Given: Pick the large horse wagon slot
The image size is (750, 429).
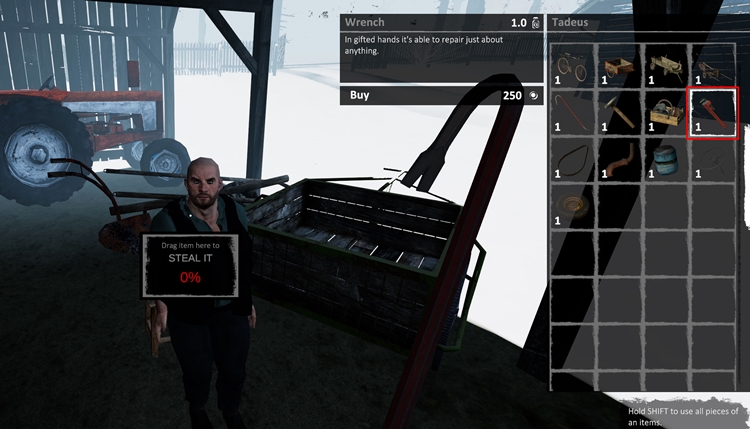Looking at the screenshot, I should click(667, 66).
